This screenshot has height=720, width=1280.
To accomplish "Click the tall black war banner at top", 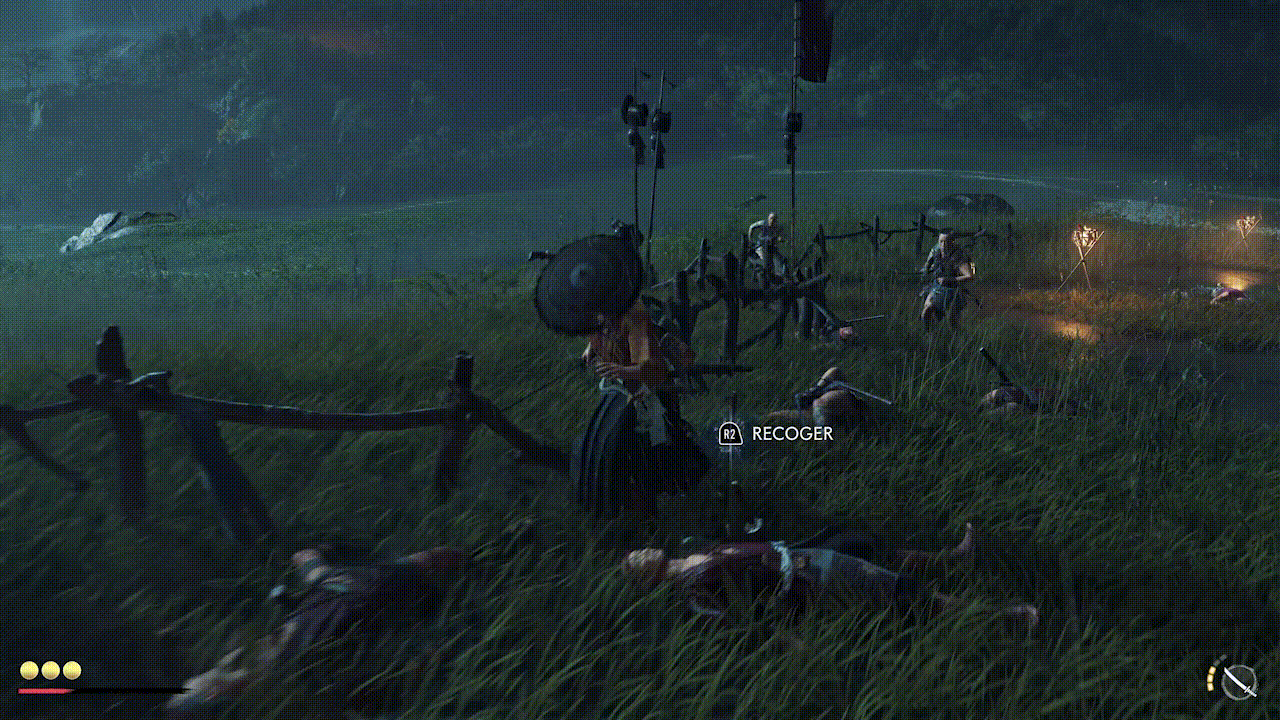I will [812, 40].
